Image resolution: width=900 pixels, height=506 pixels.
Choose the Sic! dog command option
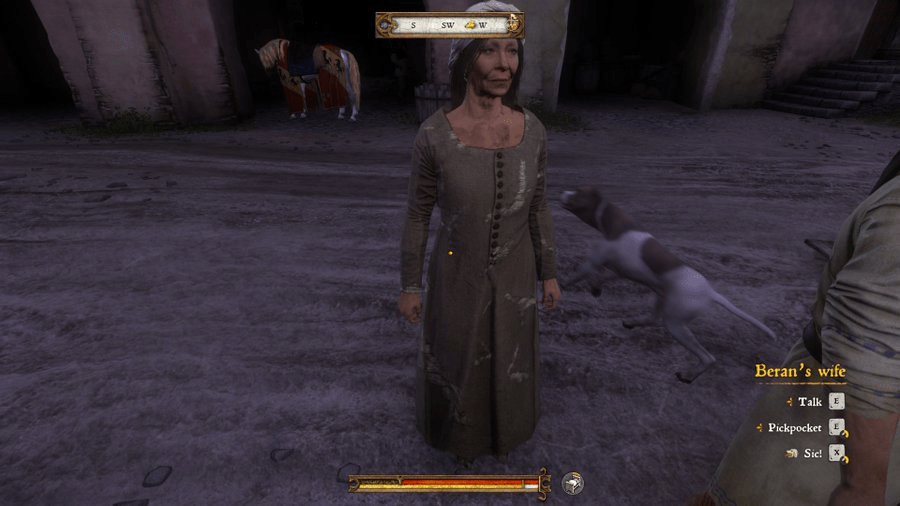pyautogui.click(x=811, y=453)
